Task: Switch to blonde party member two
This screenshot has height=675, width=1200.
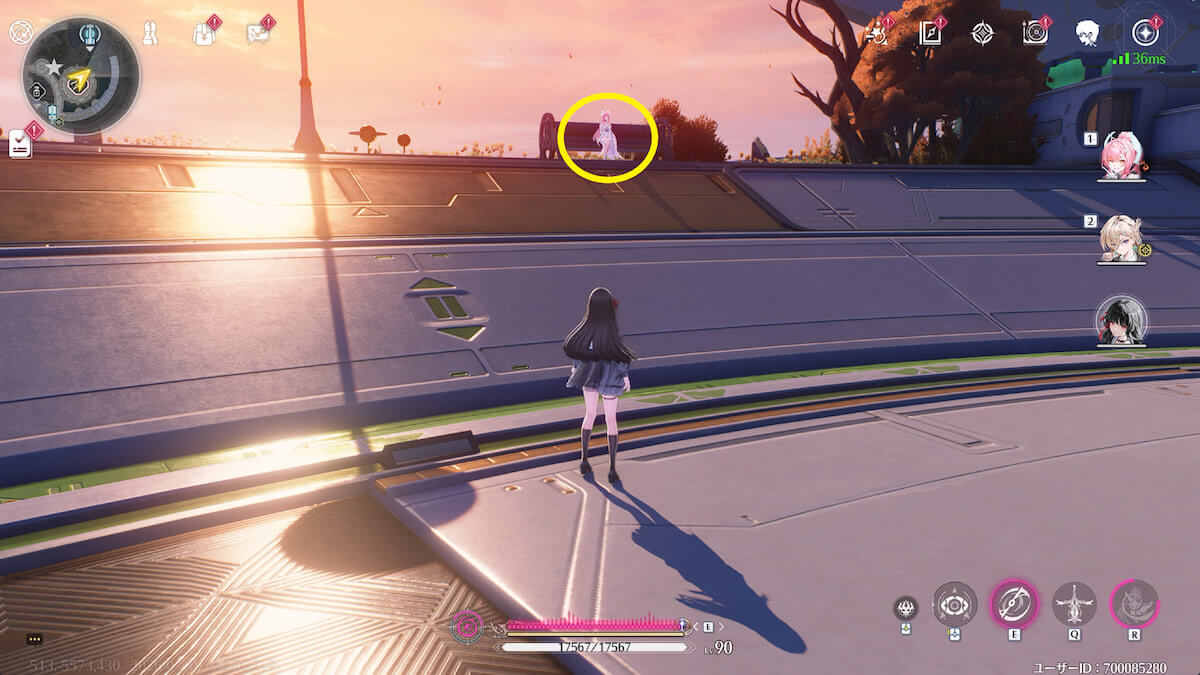Action: pyautogui.click(x=1121, y=240)
